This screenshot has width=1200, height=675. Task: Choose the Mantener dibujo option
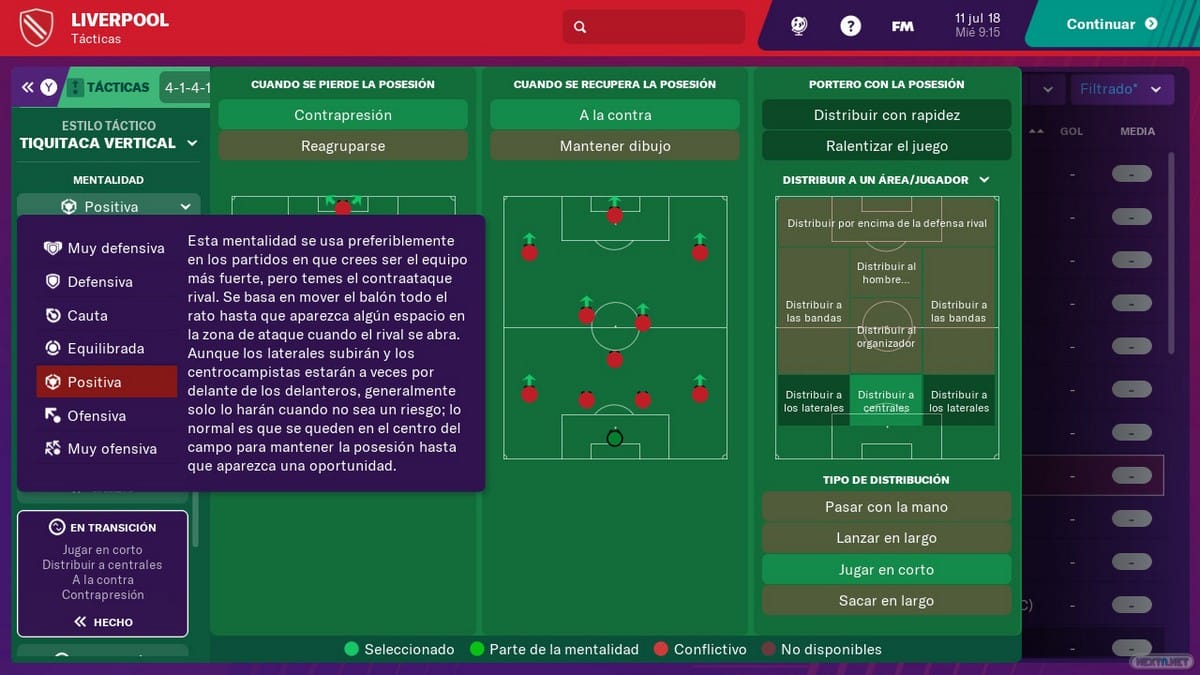(614, 146)
